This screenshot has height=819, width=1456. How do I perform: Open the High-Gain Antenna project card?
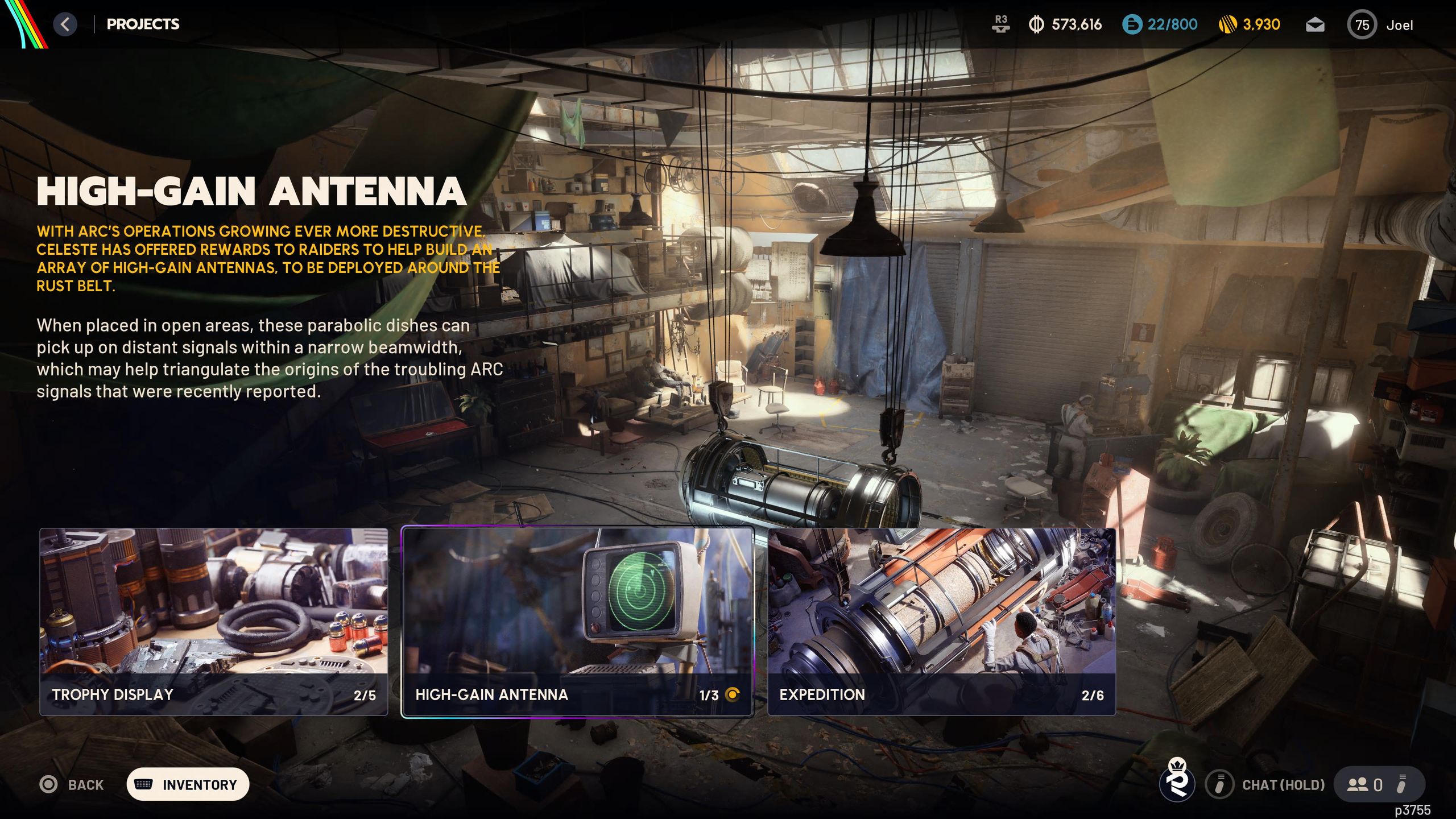click(577, 621)
